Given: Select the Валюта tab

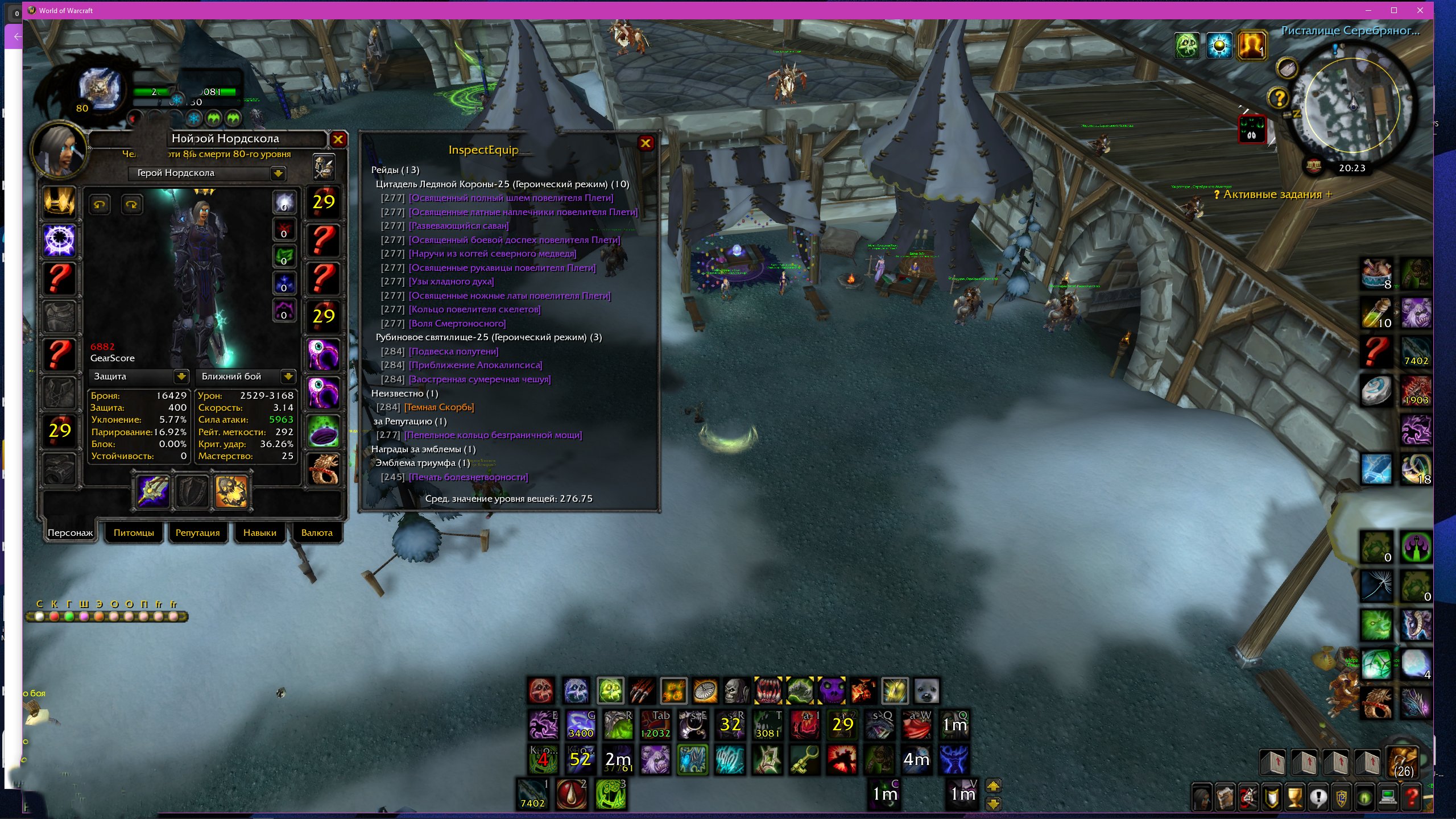Looking at the screenshot, I should point(317,533).
